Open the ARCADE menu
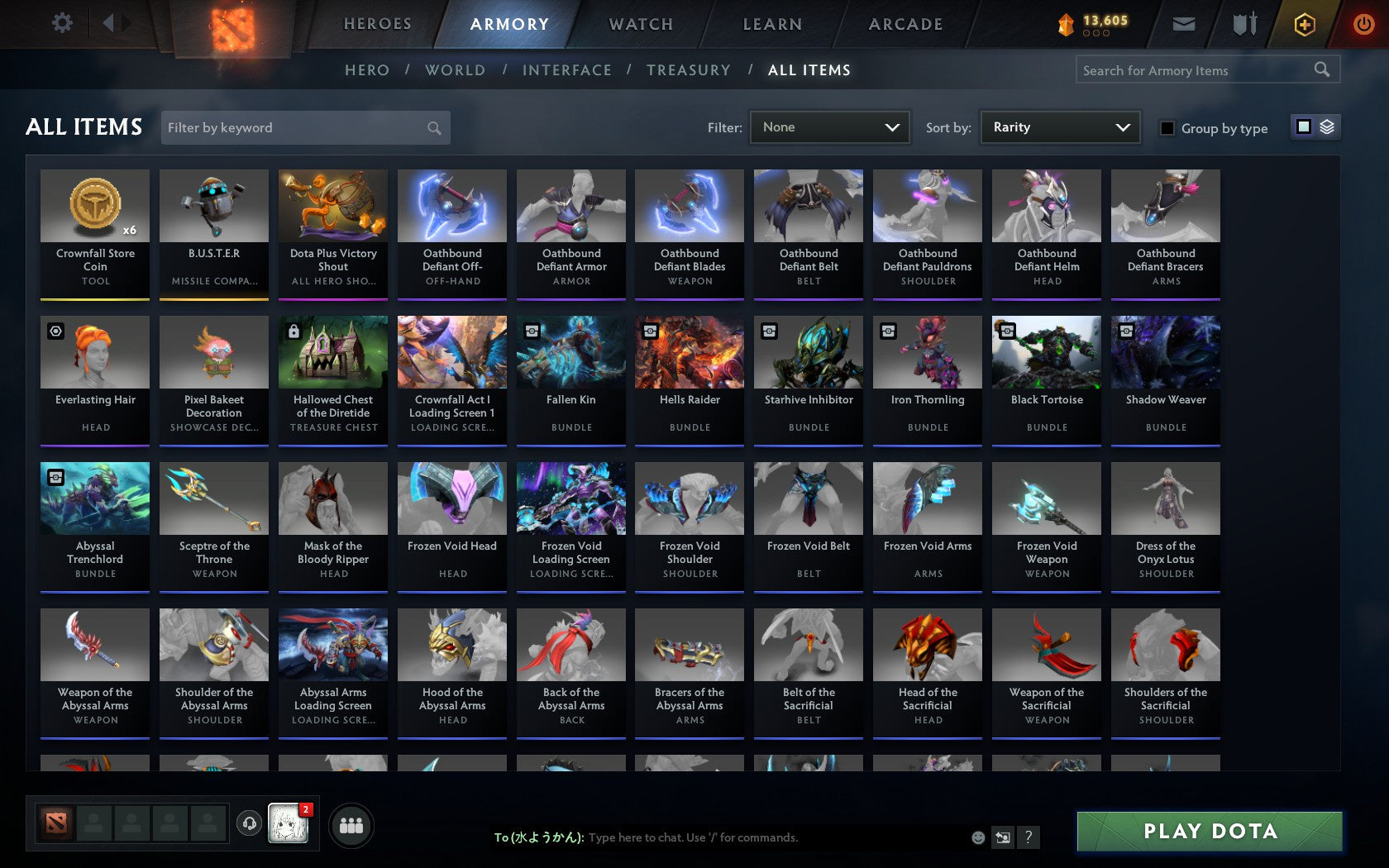 (905, 24)
